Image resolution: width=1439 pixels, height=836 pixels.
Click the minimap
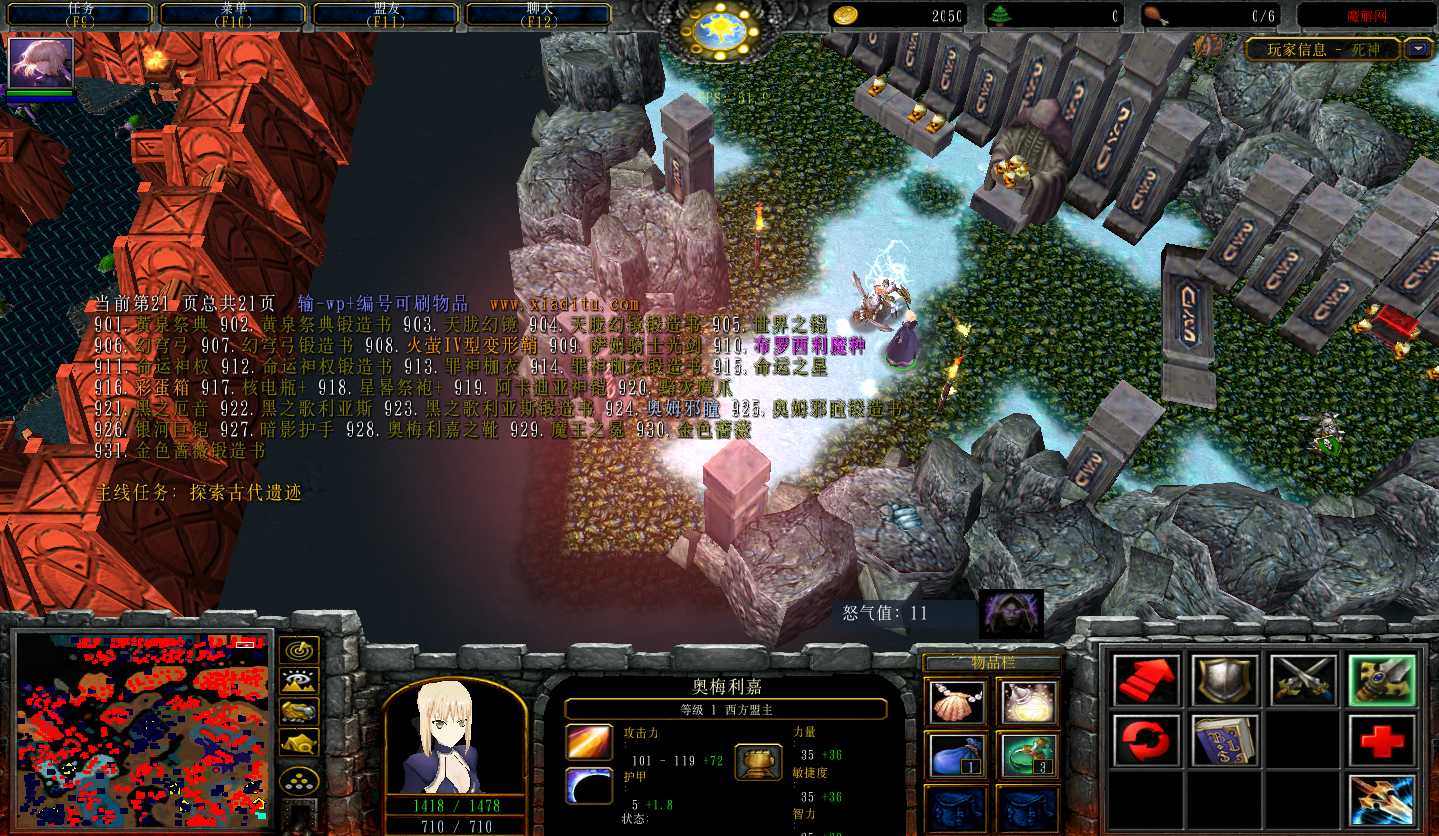(x=142, y=727)
